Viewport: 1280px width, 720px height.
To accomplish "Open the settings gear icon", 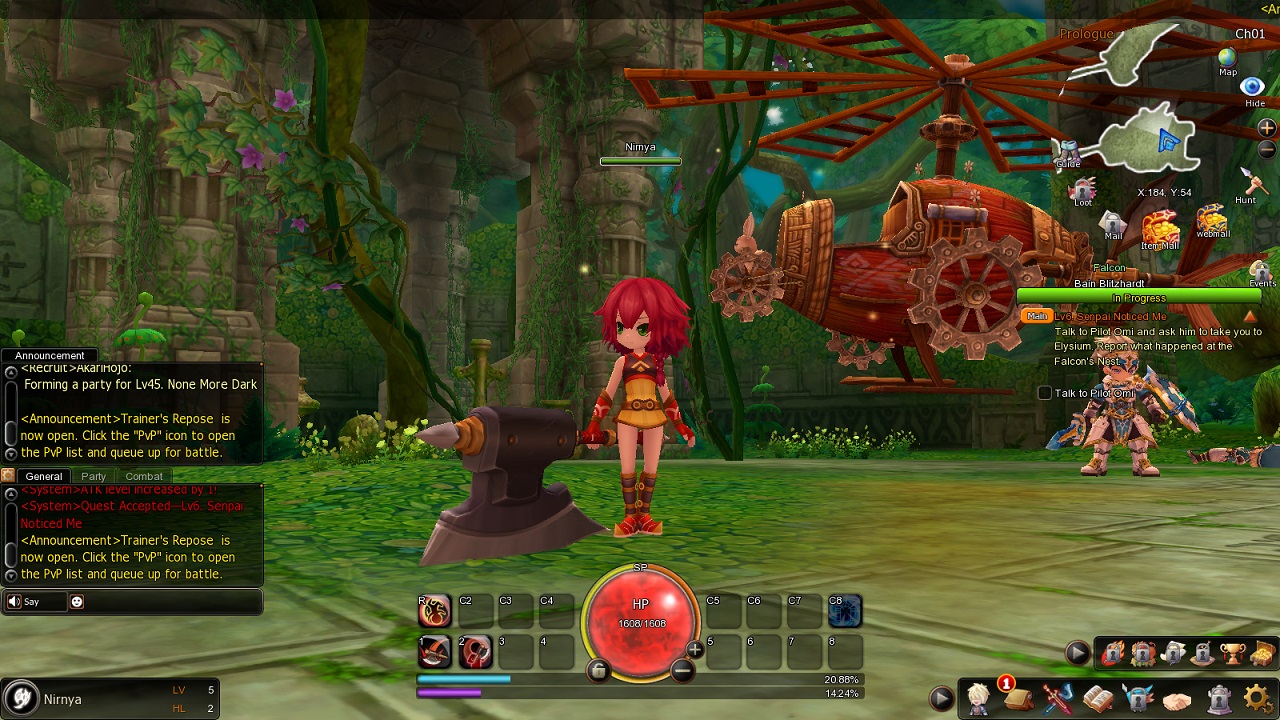I will pos(1258,698).
